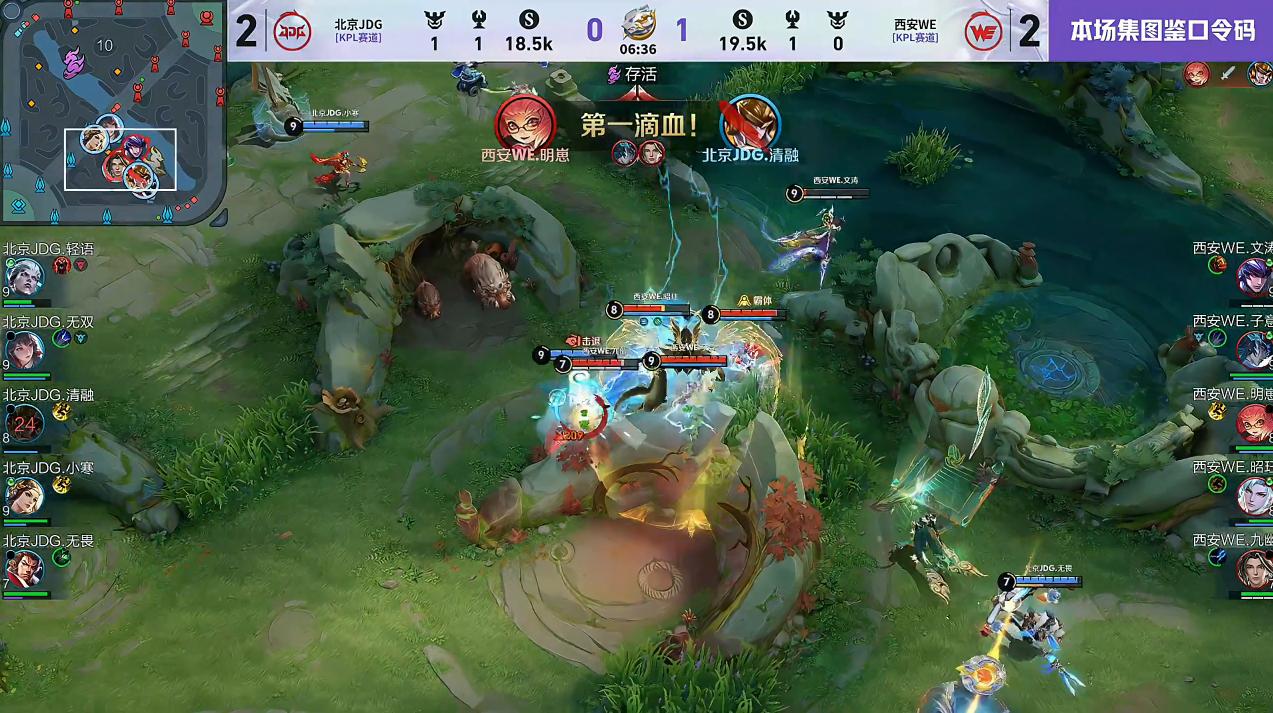Select 西安WE.昭珏 white-haired hero portrait
Viewport: 1273px width, 713px height.
1253,496
